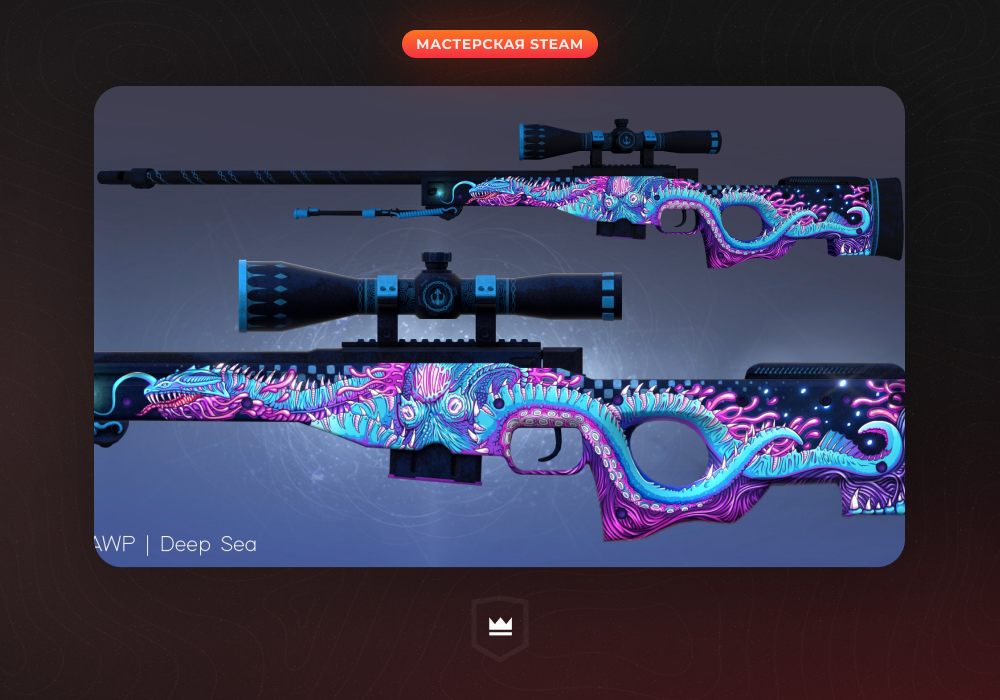Click the orange "Мастерская Steam" badge
This screenshot has width=1000, height=700.
499,44
